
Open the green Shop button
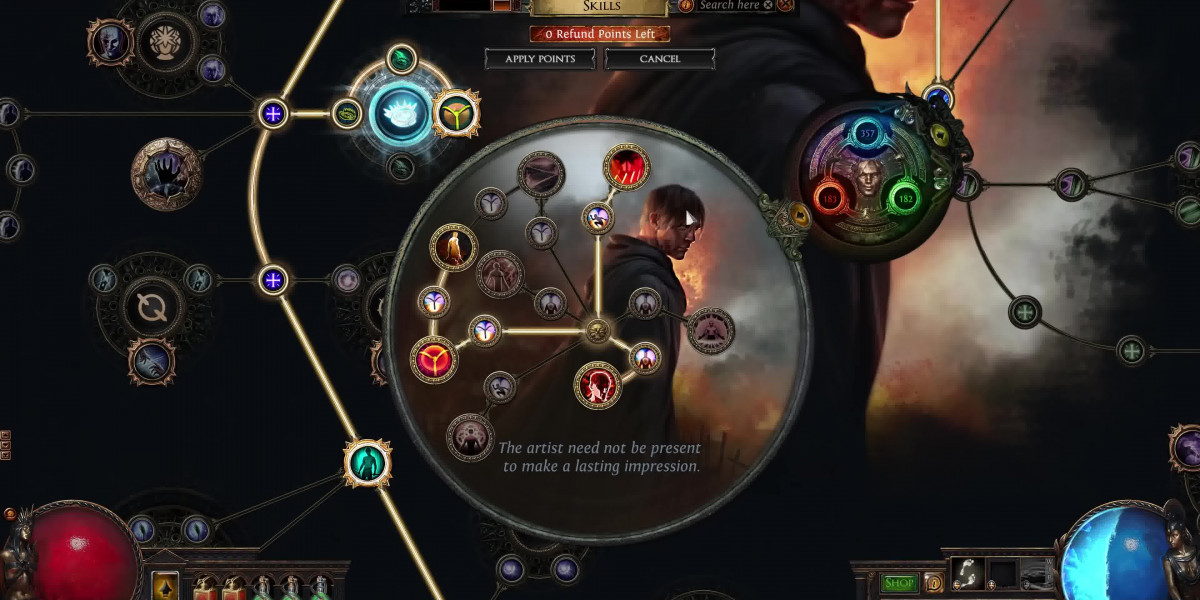pyautogui.click(x=899, y=583)
